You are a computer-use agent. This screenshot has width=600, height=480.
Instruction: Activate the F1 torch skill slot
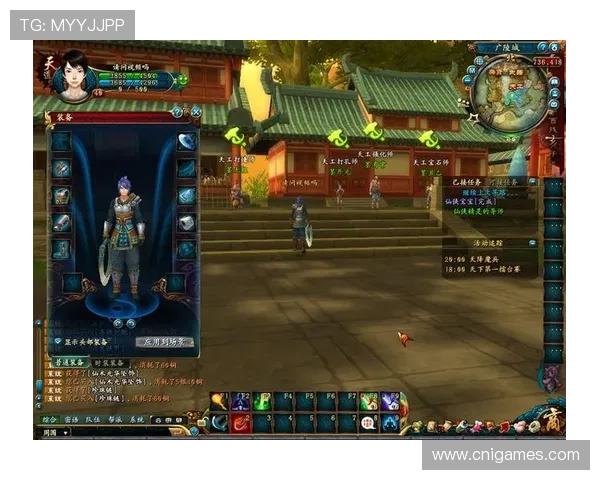pos(219,402)
